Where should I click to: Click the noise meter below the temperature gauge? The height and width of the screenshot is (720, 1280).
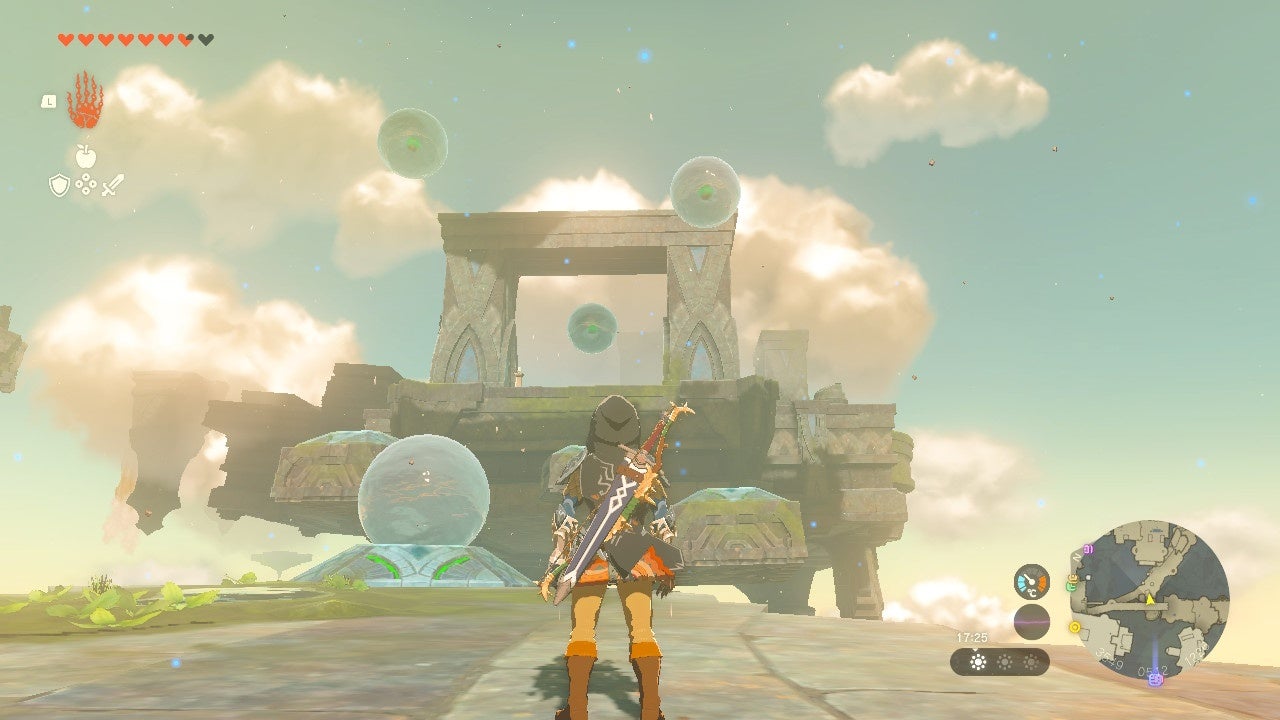coord(1032,621)
